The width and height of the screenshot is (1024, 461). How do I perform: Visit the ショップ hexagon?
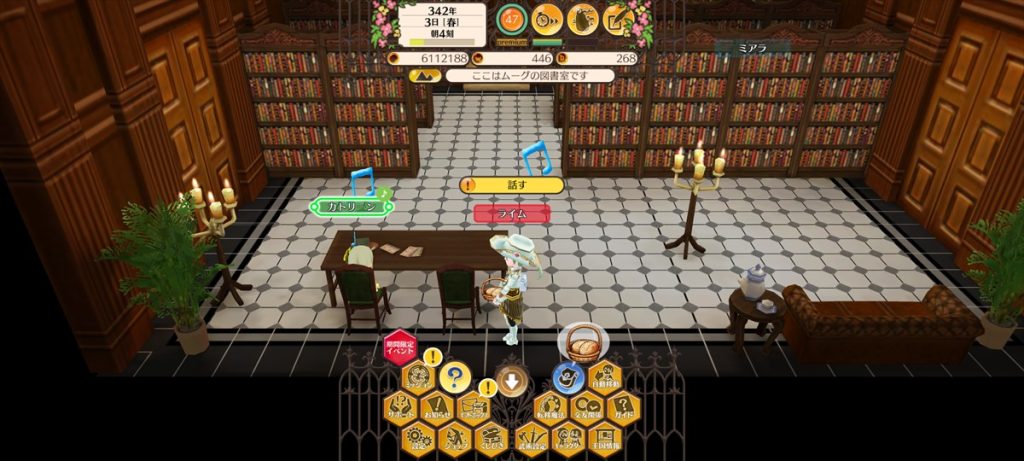tap(456, 437)
